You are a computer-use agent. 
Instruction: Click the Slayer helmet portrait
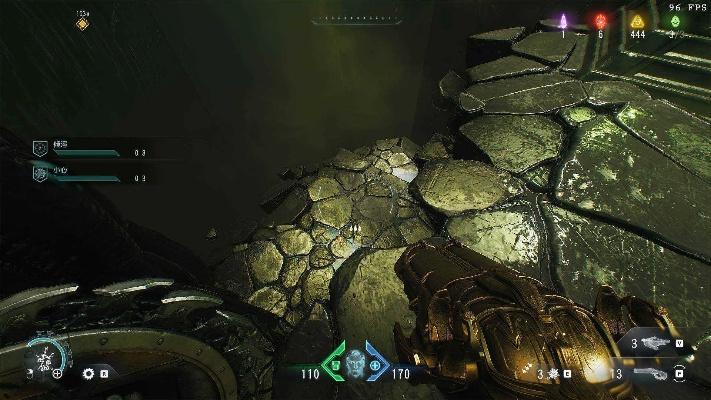click(355, 360)
